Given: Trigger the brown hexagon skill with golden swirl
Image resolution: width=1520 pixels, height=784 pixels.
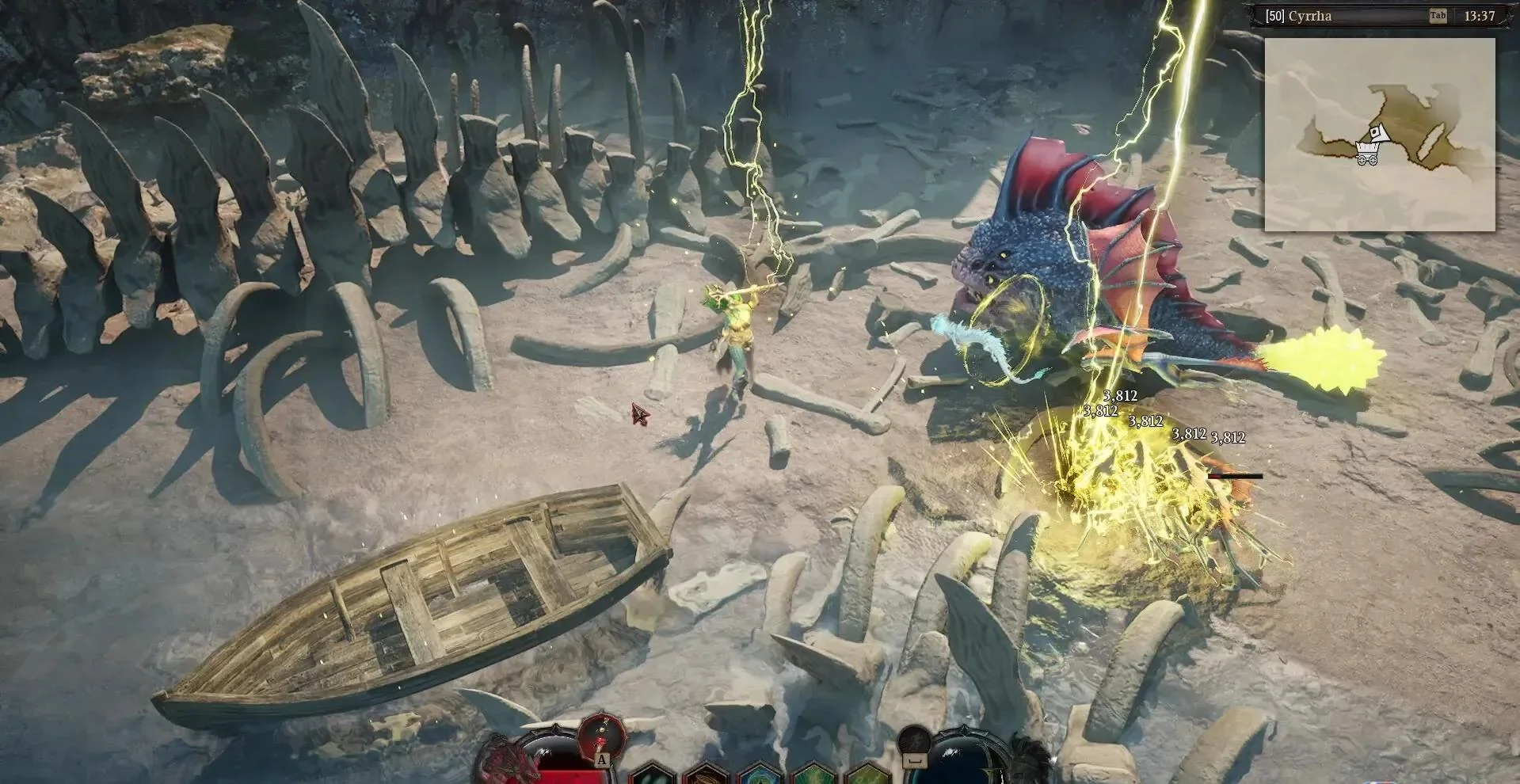Looking at the screenshot, I should point(704,774).
